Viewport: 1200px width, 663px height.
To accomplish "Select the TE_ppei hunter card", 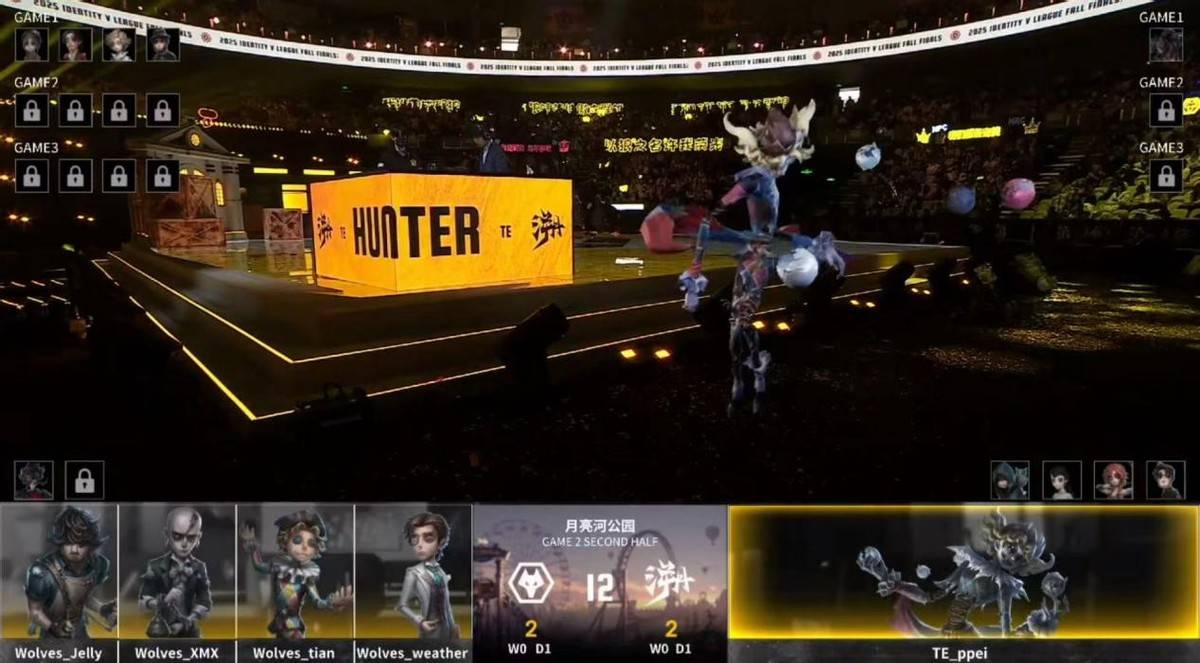I will (963, 573).
